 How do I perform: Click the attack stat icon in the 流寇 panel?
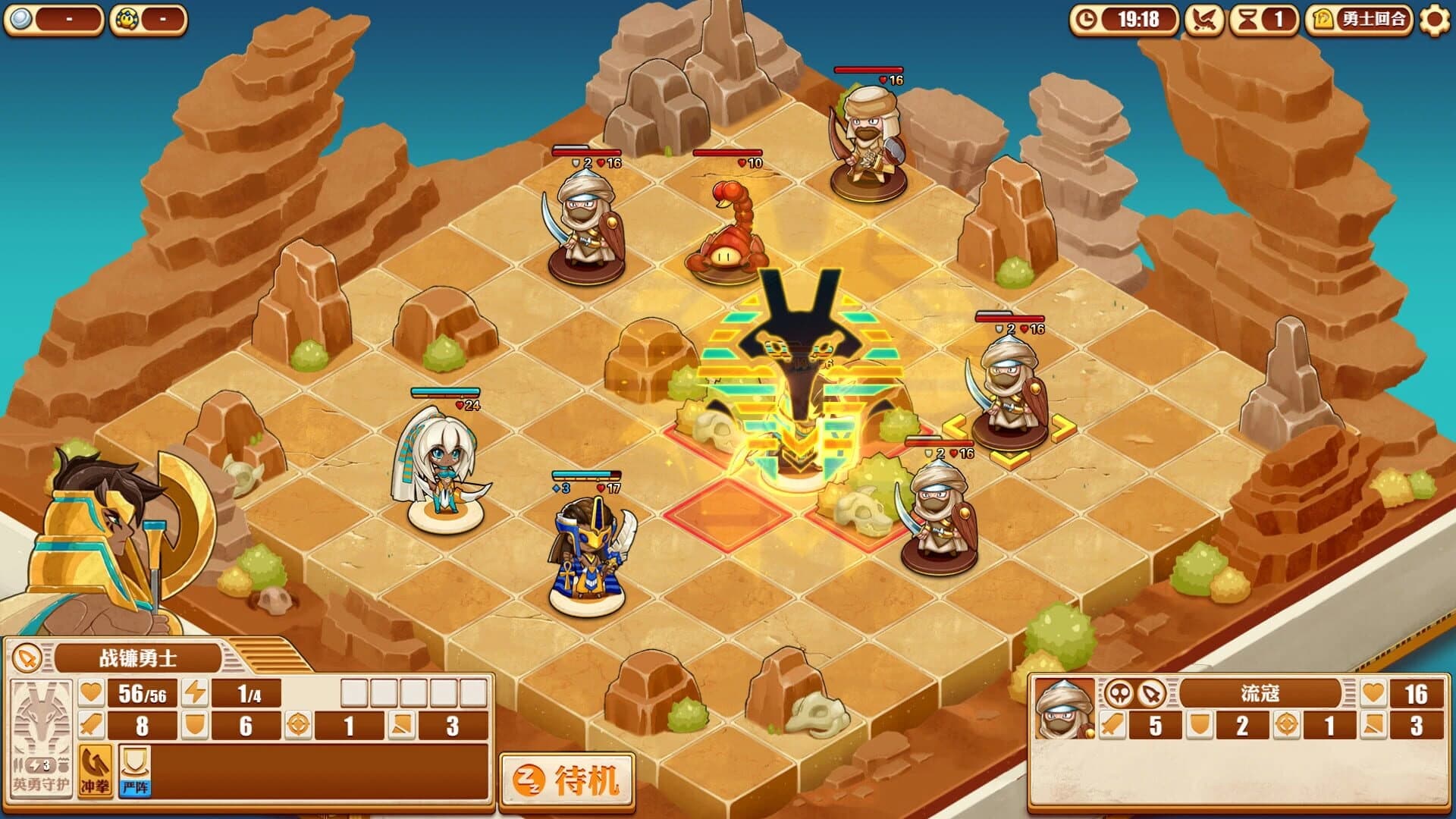(x=1112, y=726)
